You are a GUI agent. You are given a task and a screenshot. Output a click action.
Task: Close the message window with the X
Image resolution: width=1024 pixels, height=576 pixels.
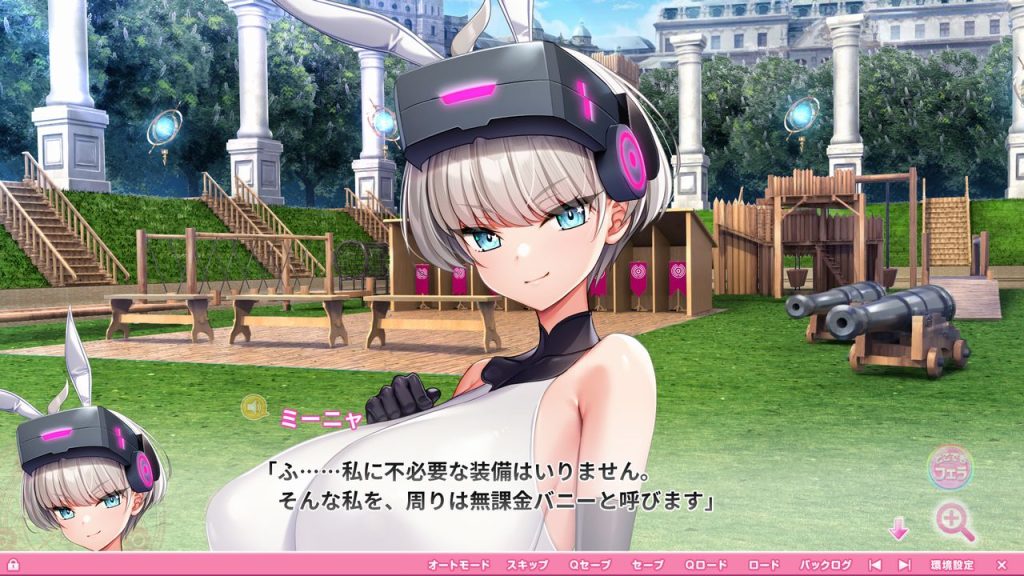click(x=1002, y=565)
